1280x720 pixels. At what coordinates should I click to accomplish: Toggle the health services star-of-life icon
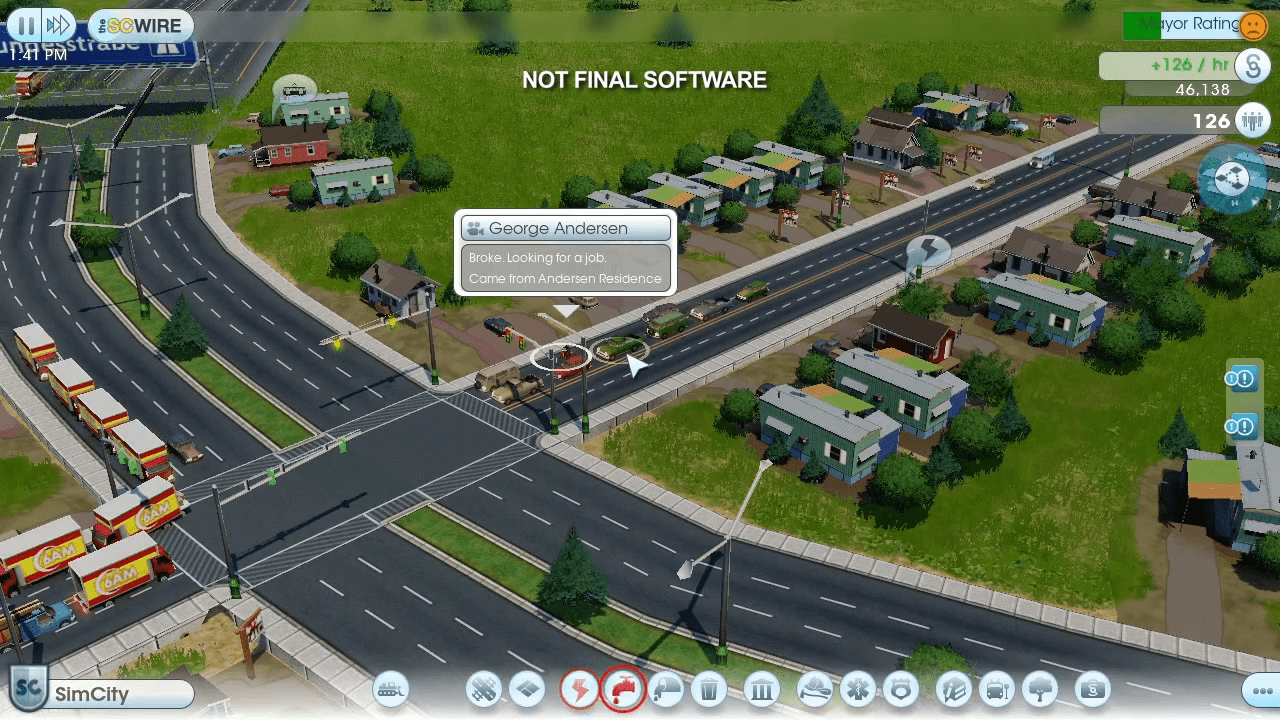point(858,690)
